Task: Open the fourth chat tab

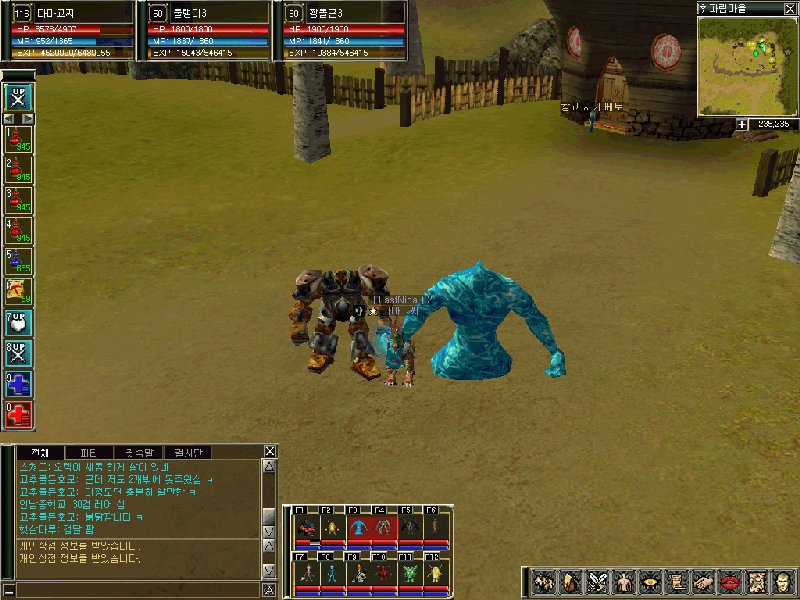Action: (187, 452)
